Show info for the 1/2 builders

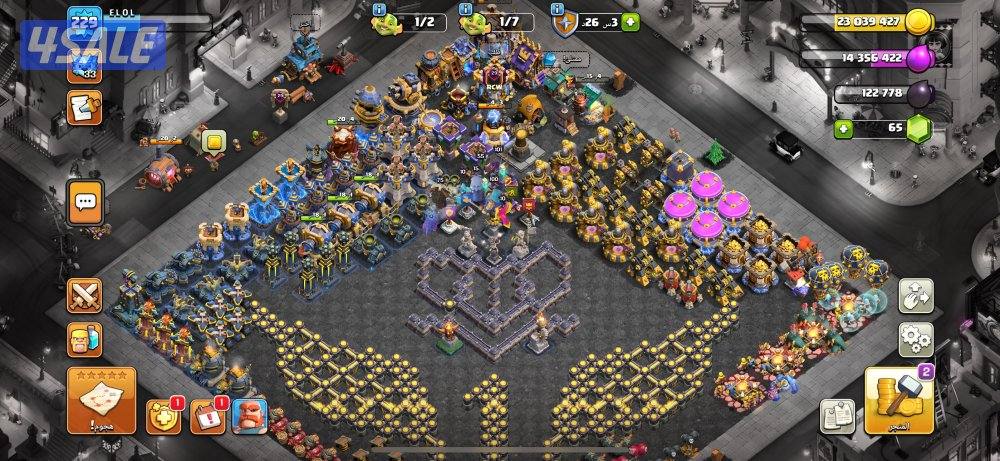pyautogui.click(x=379, y=11)
